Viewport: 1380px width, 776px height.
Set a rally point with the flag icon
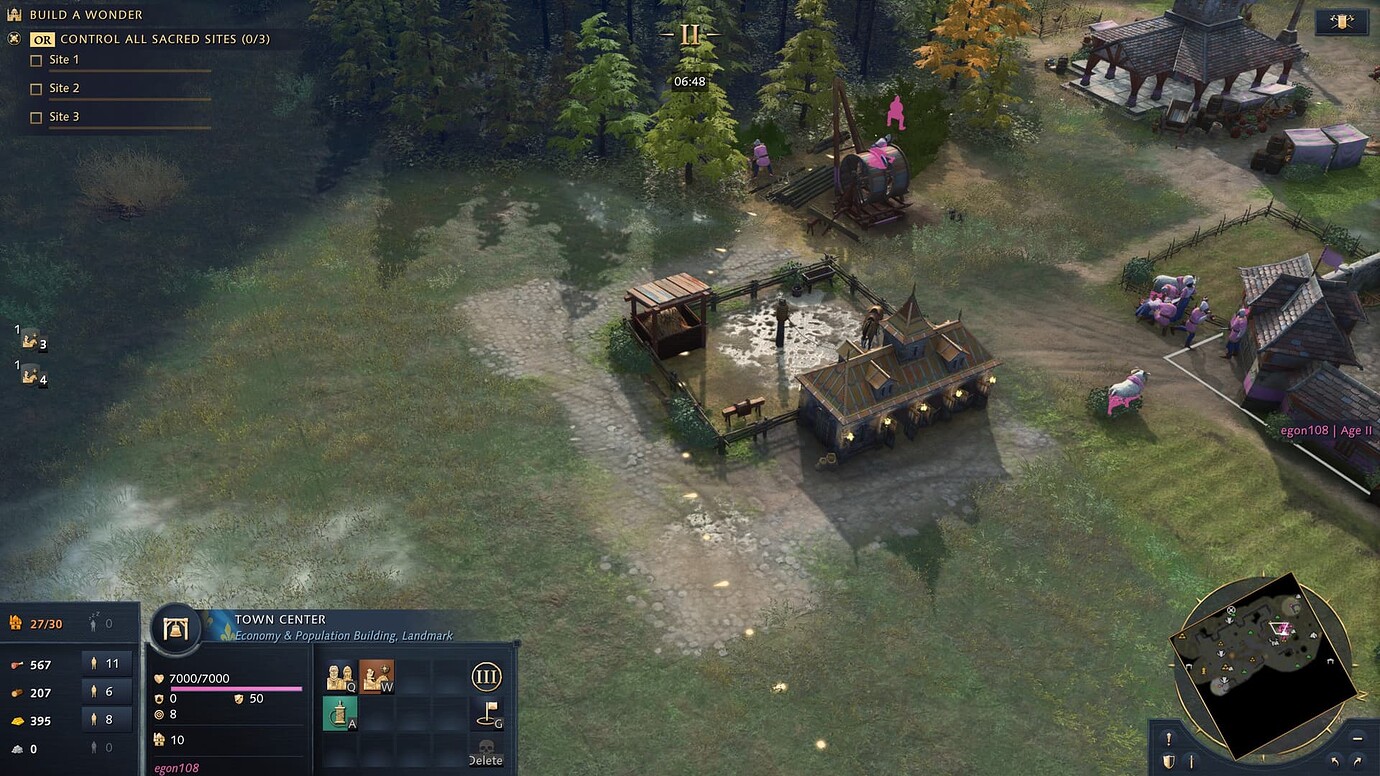pyautogui.click(x=487, y=713)
